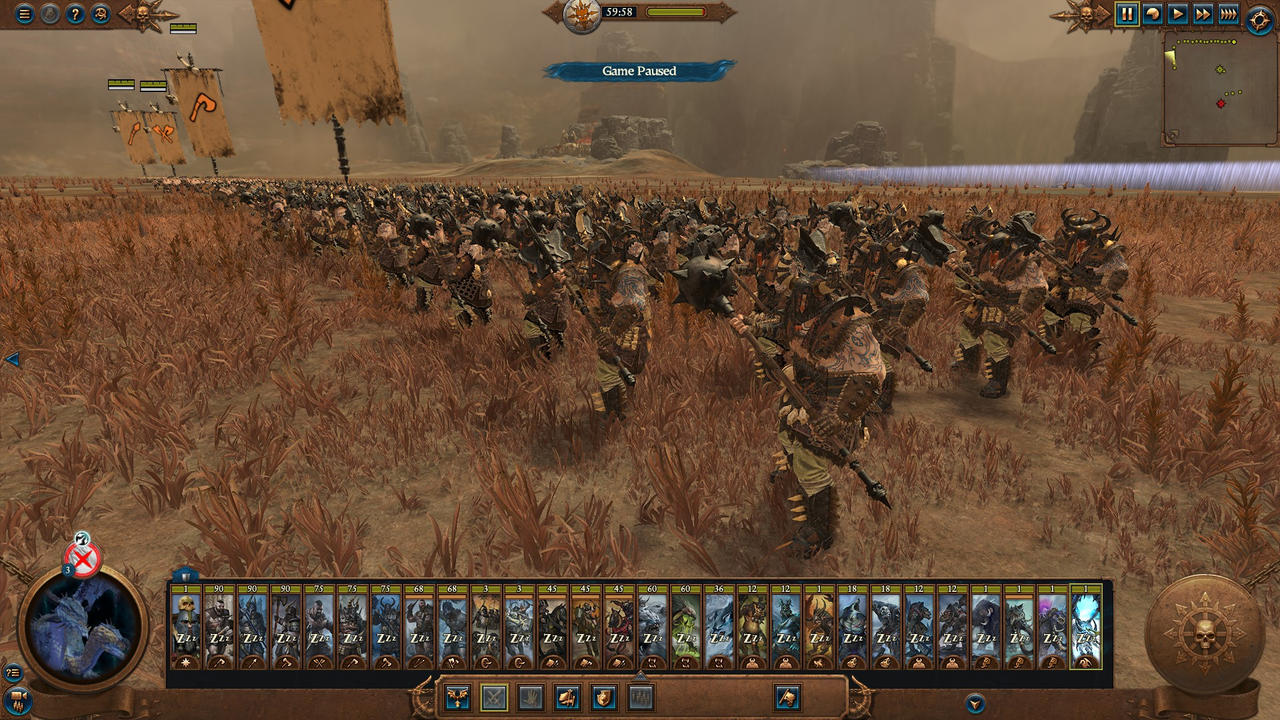Set battle speed to slow motion
The height and width of the screenshot is (720, 1280).
1153,14
